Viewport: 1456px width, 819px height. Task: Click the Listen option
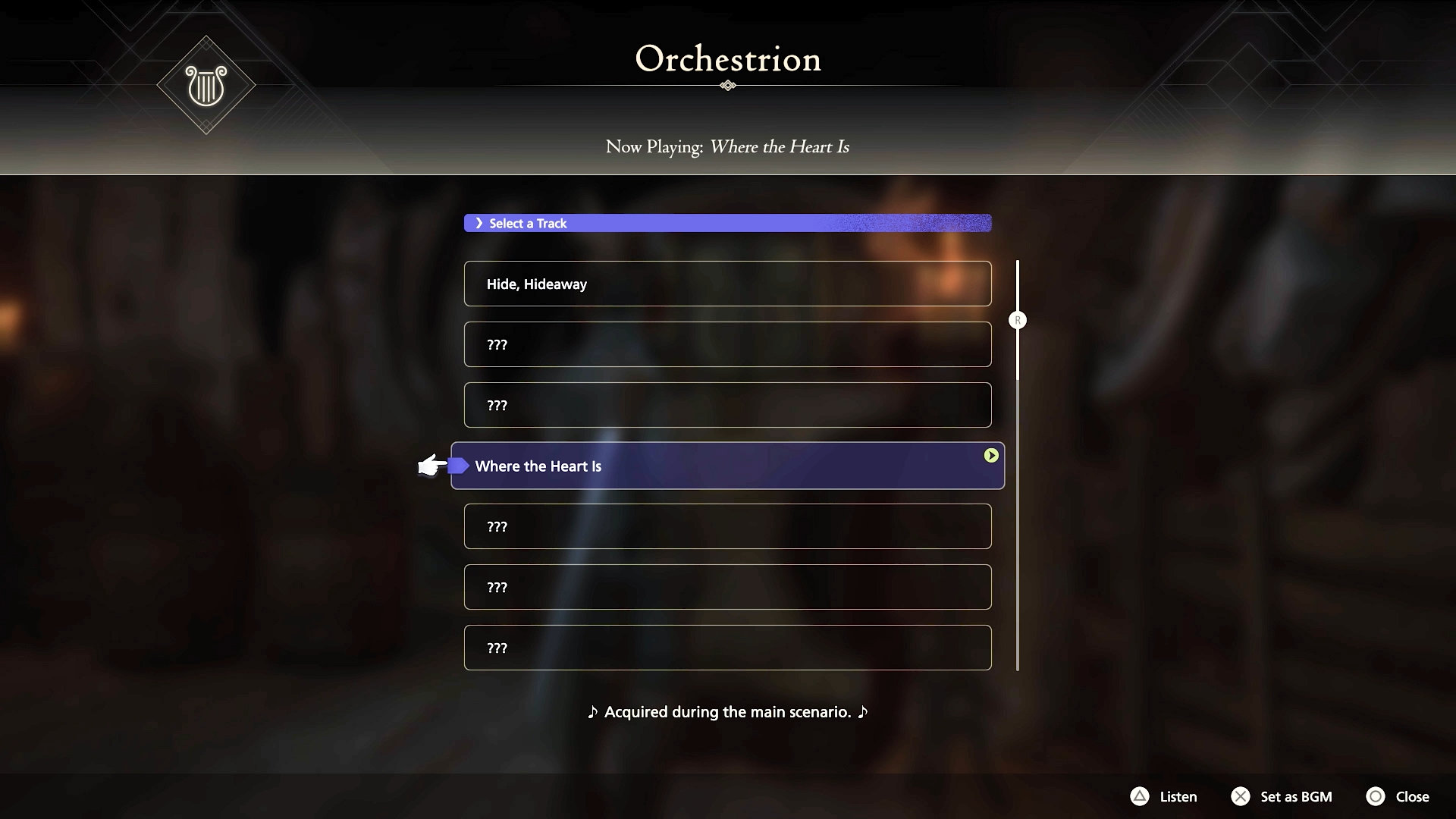[x=1164, y=796]
